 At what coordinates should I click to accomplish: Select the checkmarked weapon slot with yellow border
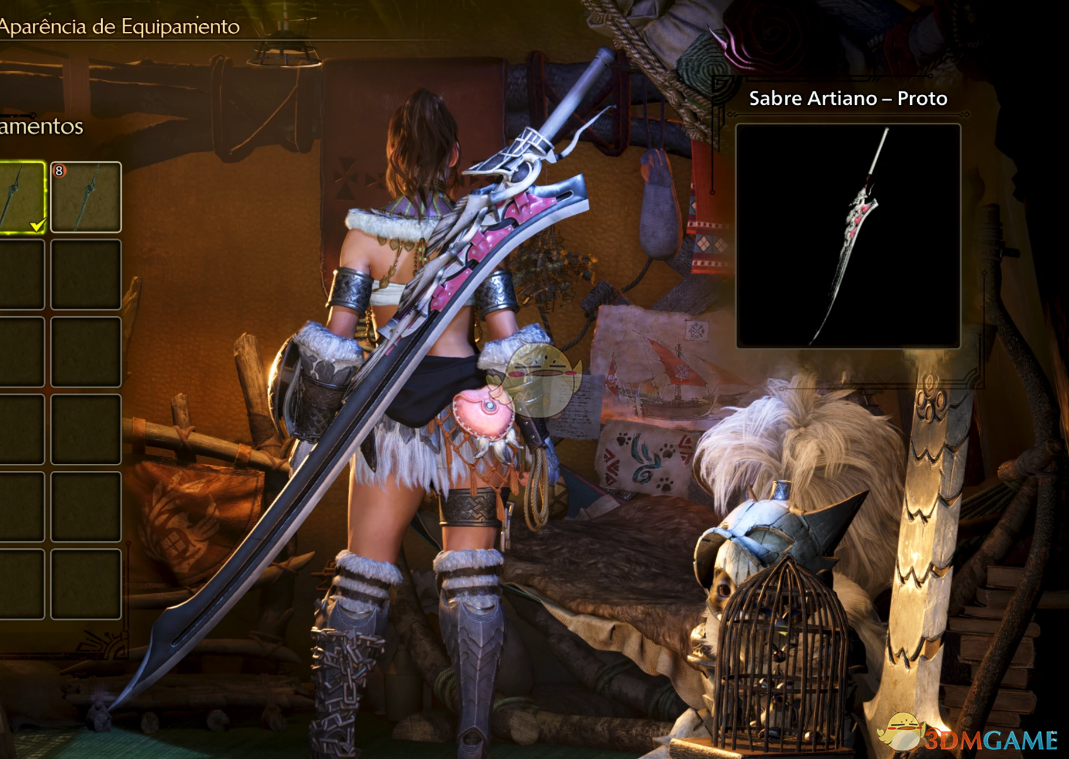(20, 197)
